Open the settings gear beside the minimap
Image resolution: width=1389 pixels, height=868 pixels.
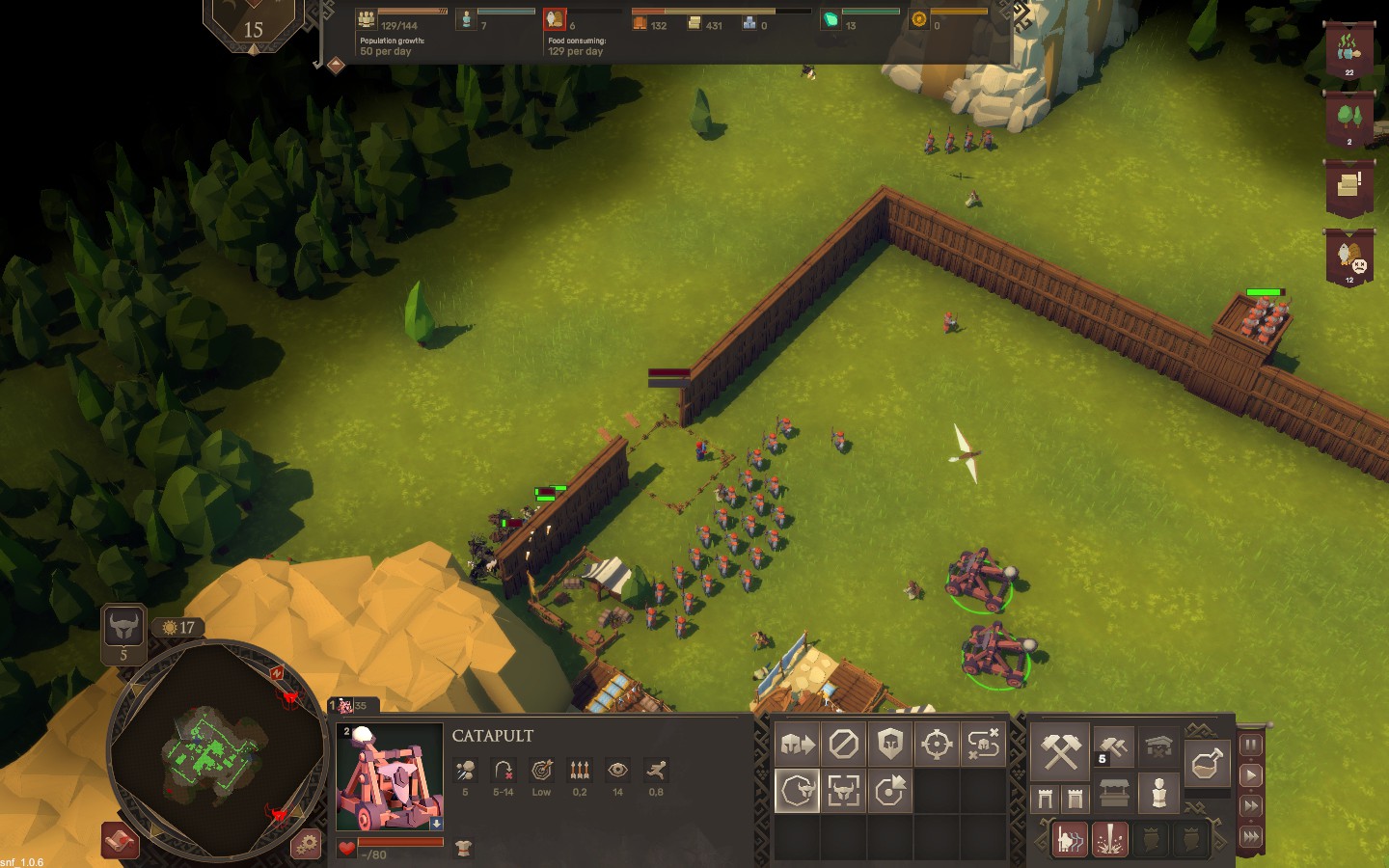(307, 844)
